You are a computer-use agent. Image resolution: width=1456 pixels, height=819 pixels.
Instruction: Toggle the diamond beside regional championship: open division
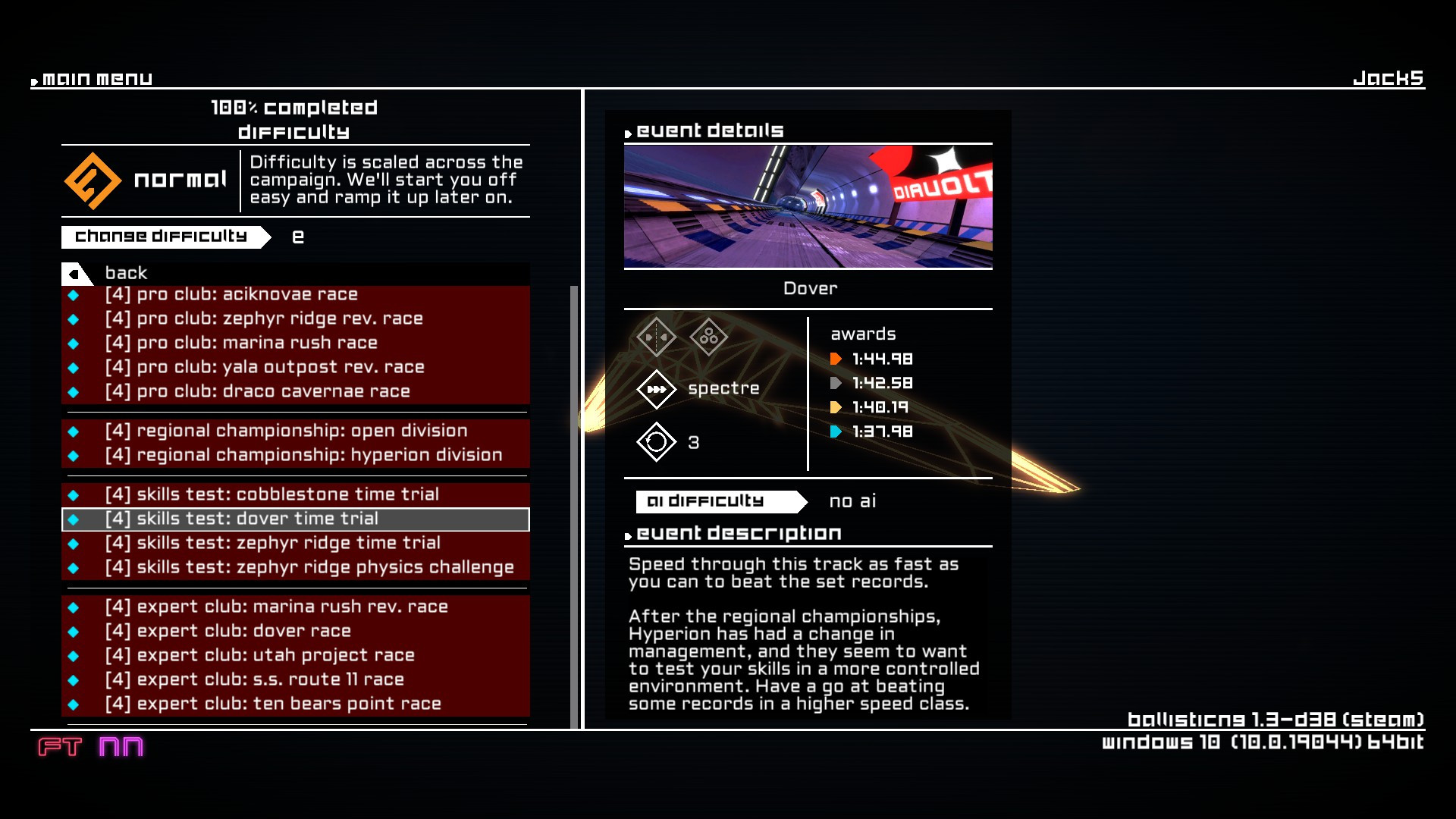[x=74, y=431]
